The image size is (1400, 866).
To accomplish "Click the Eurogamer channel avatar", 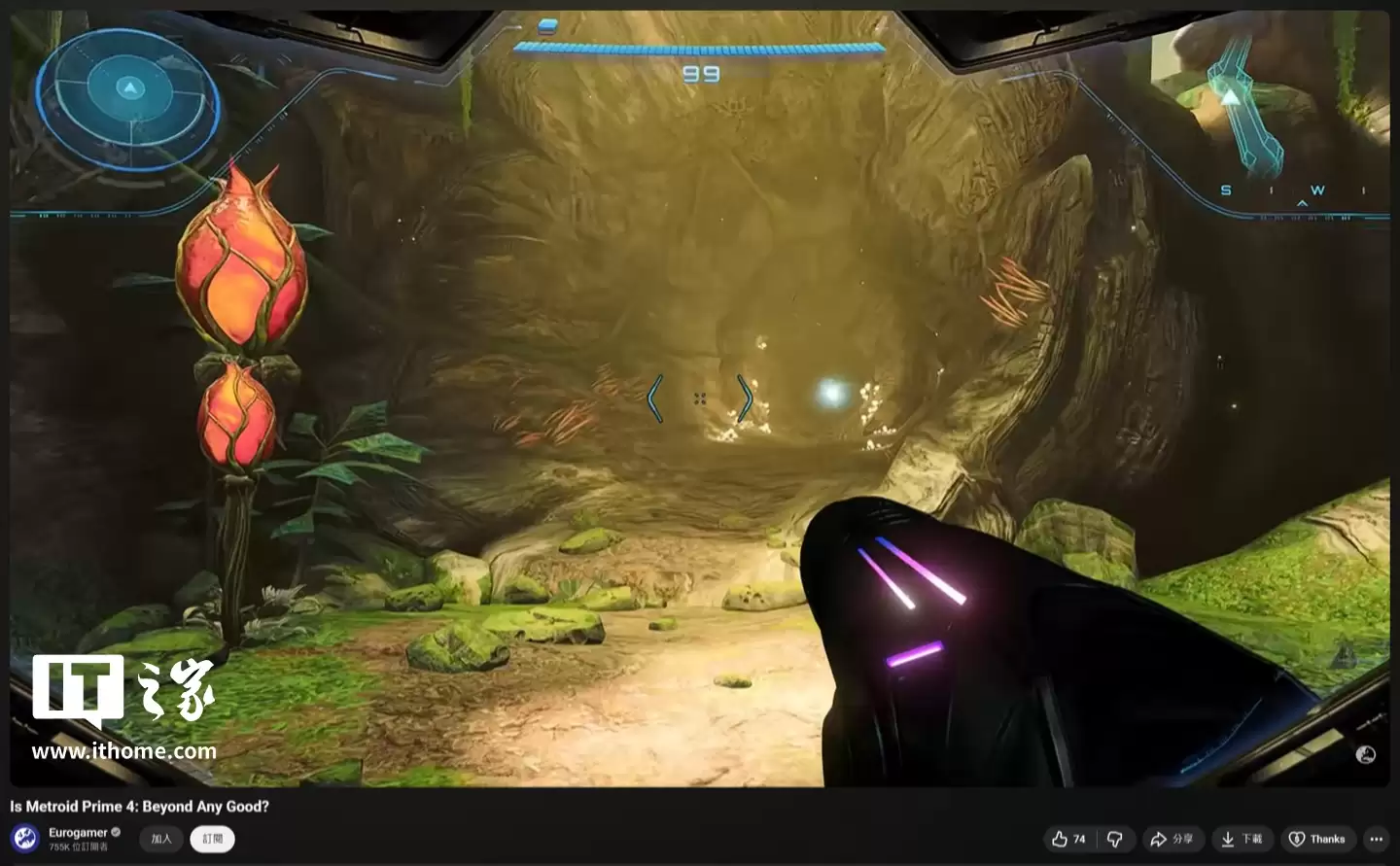I will (23, 839).
